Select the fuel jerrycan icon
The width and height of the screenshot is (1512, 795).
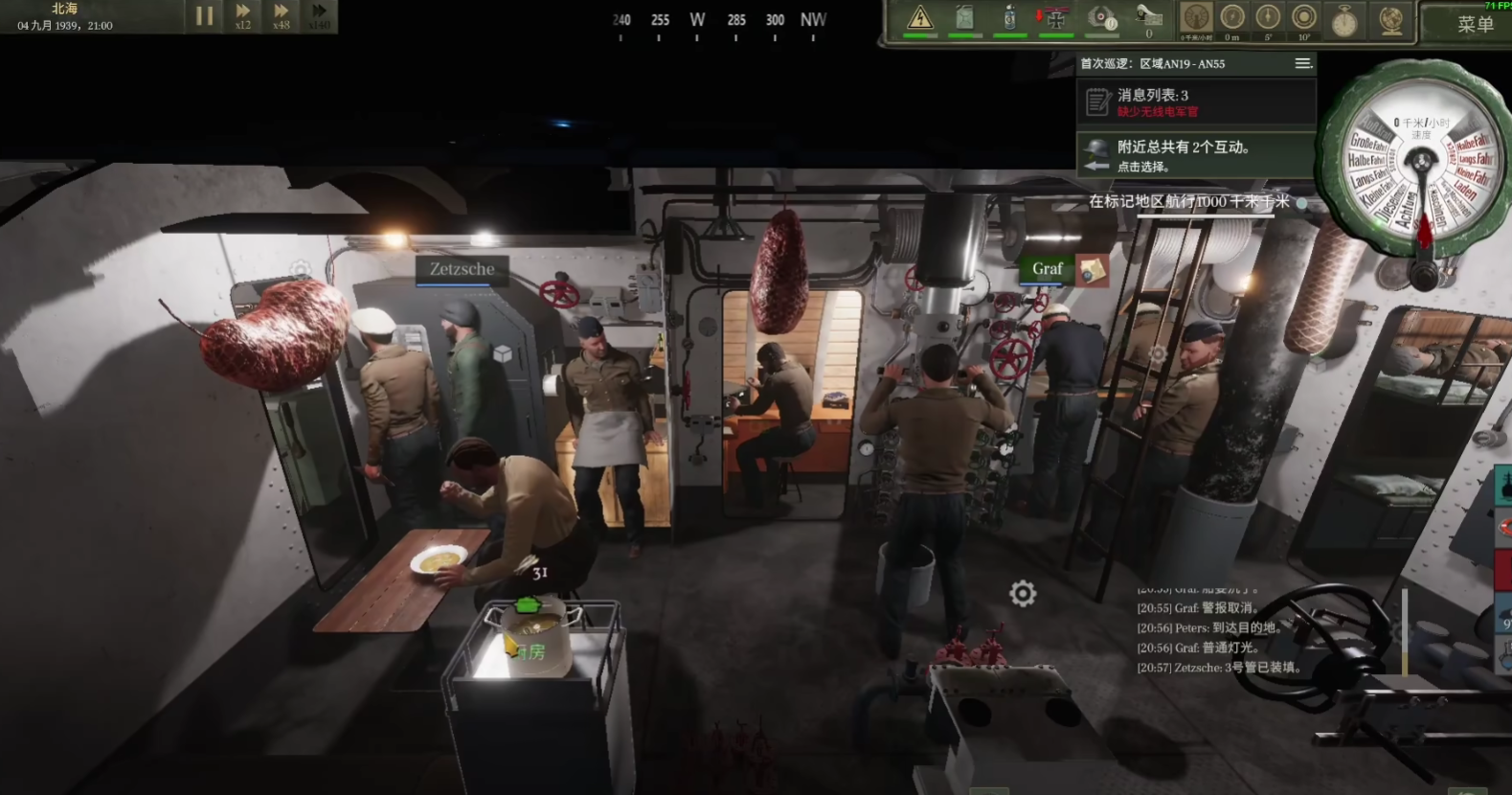click(x=964, y=18)
